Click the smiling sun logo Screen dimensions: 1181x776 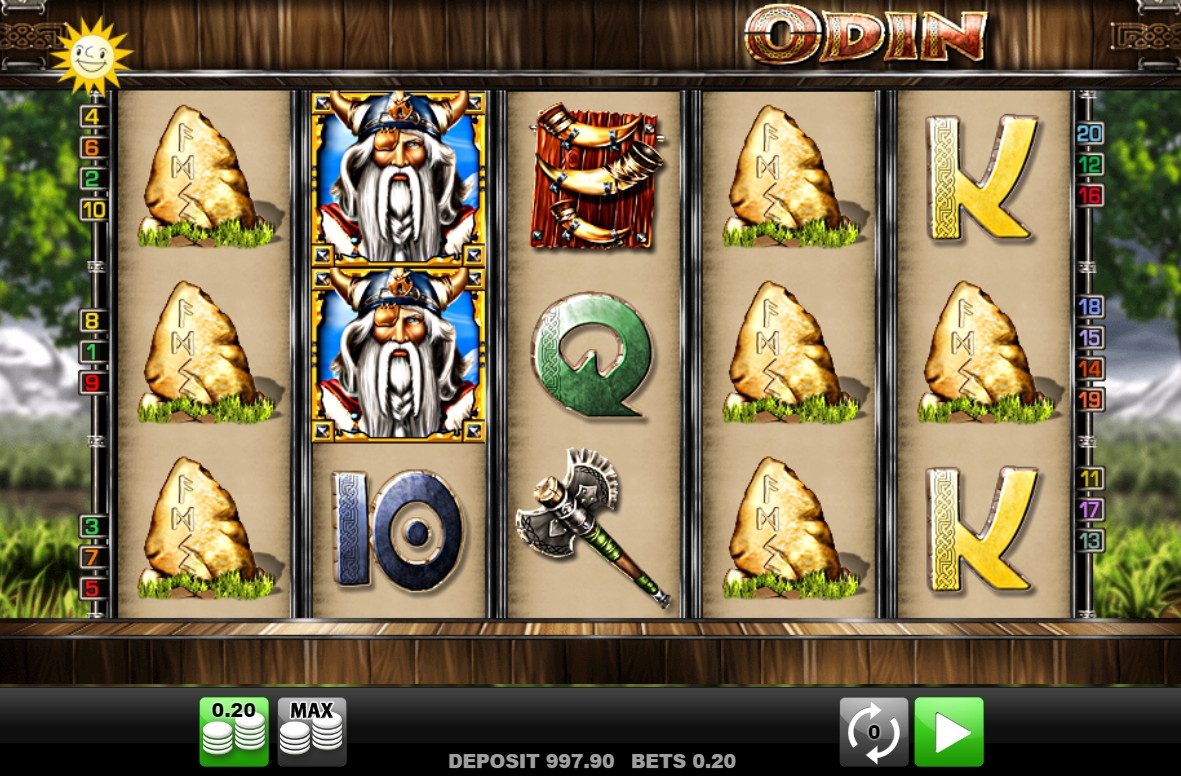point(92,54)
